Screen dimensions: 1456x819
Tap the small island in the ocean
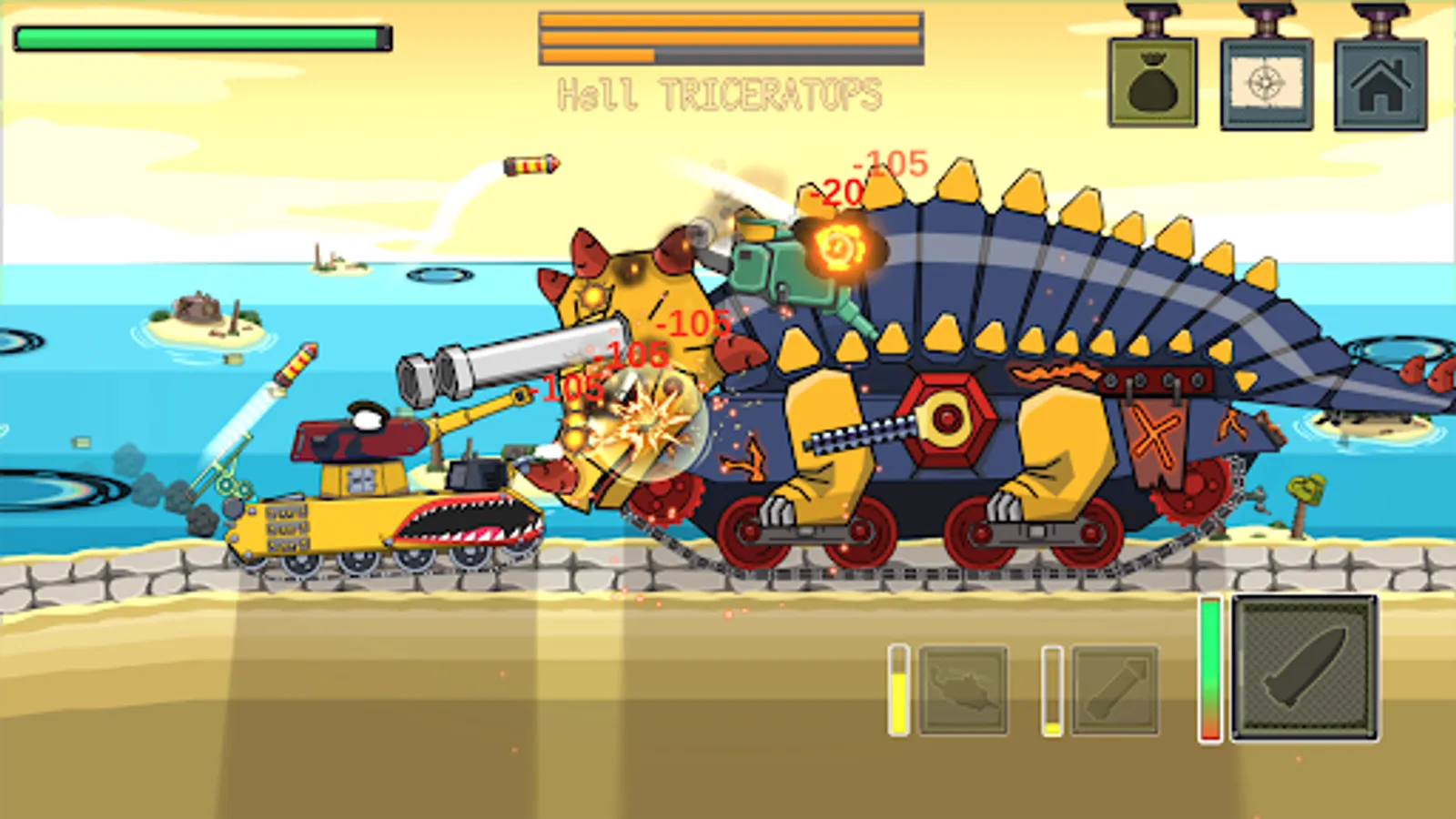202,314
